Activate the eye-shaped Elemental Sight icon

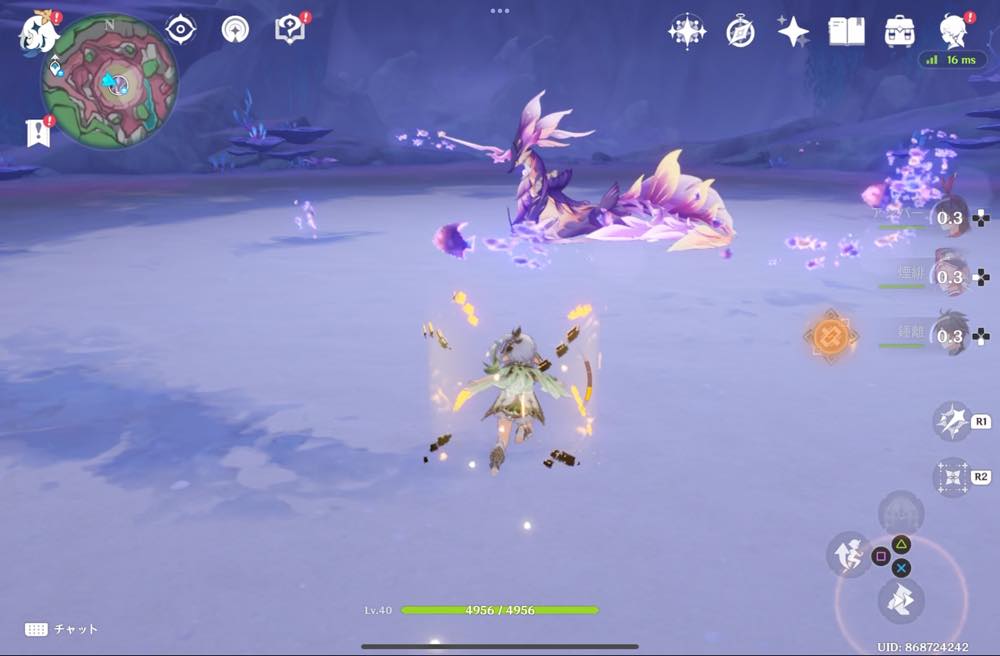pos(180,30)
